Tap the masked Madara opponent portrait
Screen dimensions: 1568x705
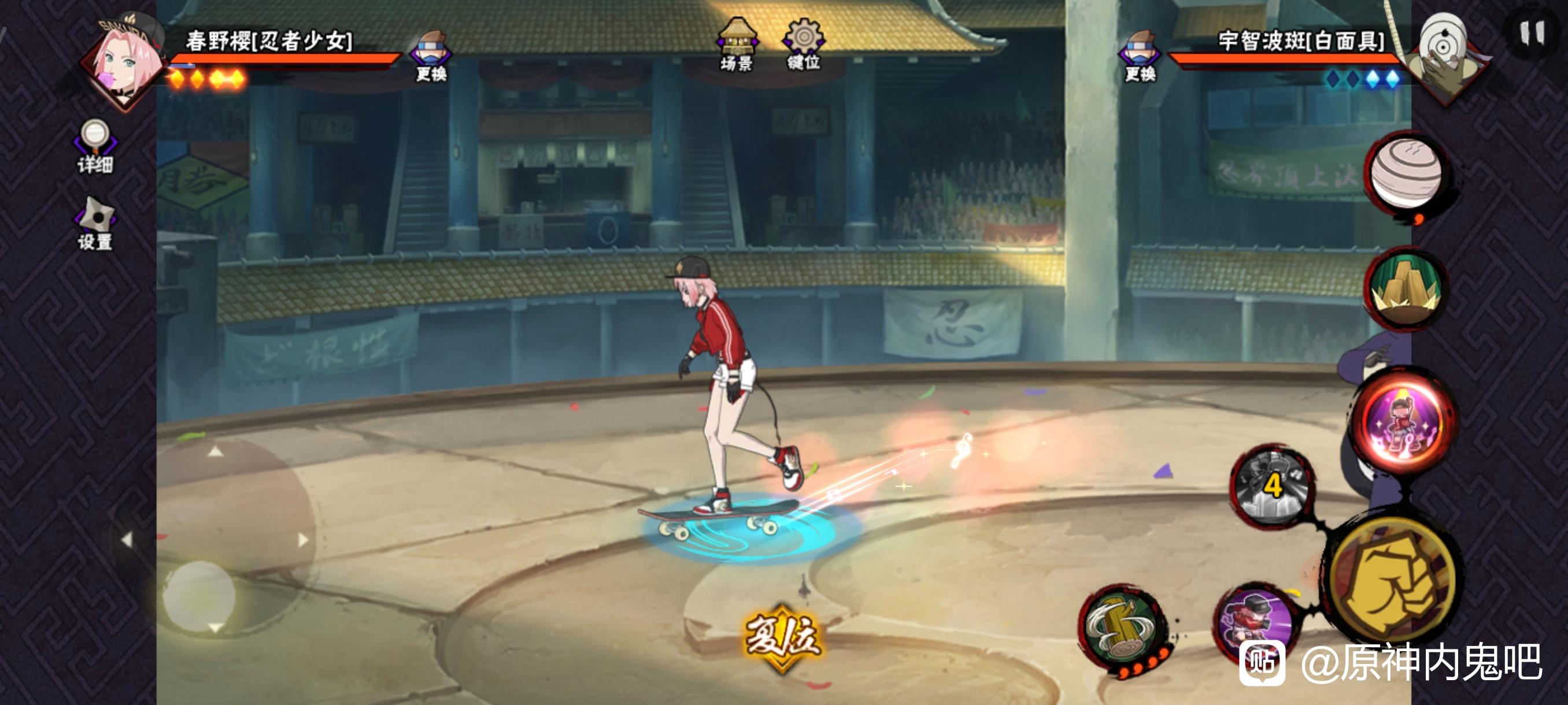pos(1446,56)
